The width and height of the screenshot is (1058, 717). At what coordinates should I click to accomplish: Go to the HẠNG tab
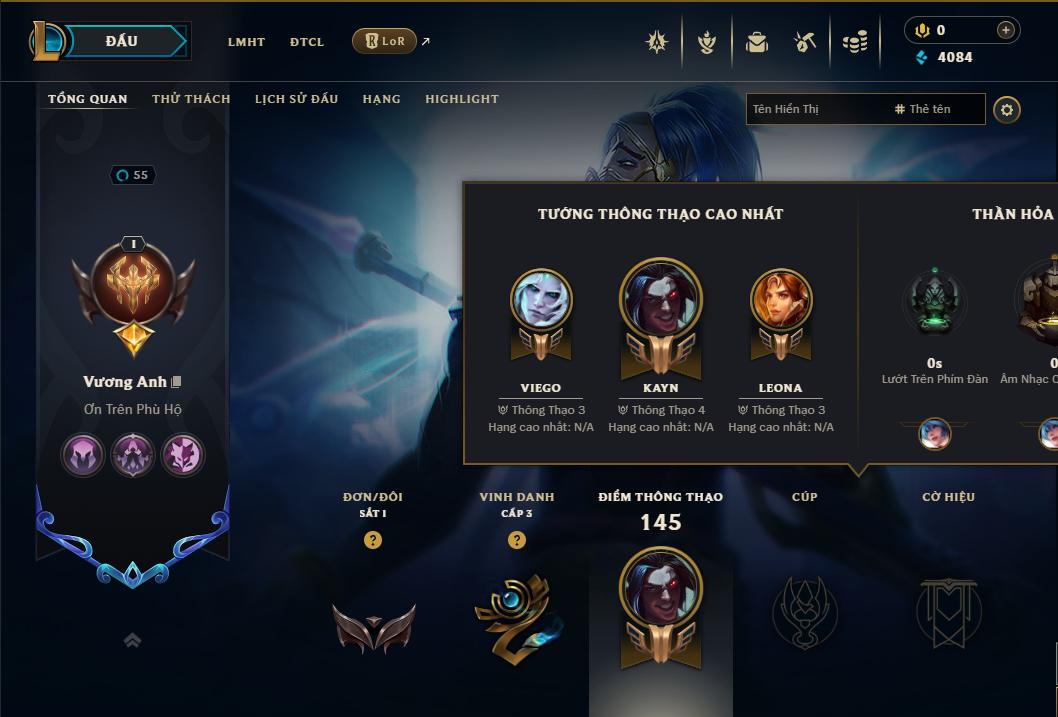click(381, 99)
